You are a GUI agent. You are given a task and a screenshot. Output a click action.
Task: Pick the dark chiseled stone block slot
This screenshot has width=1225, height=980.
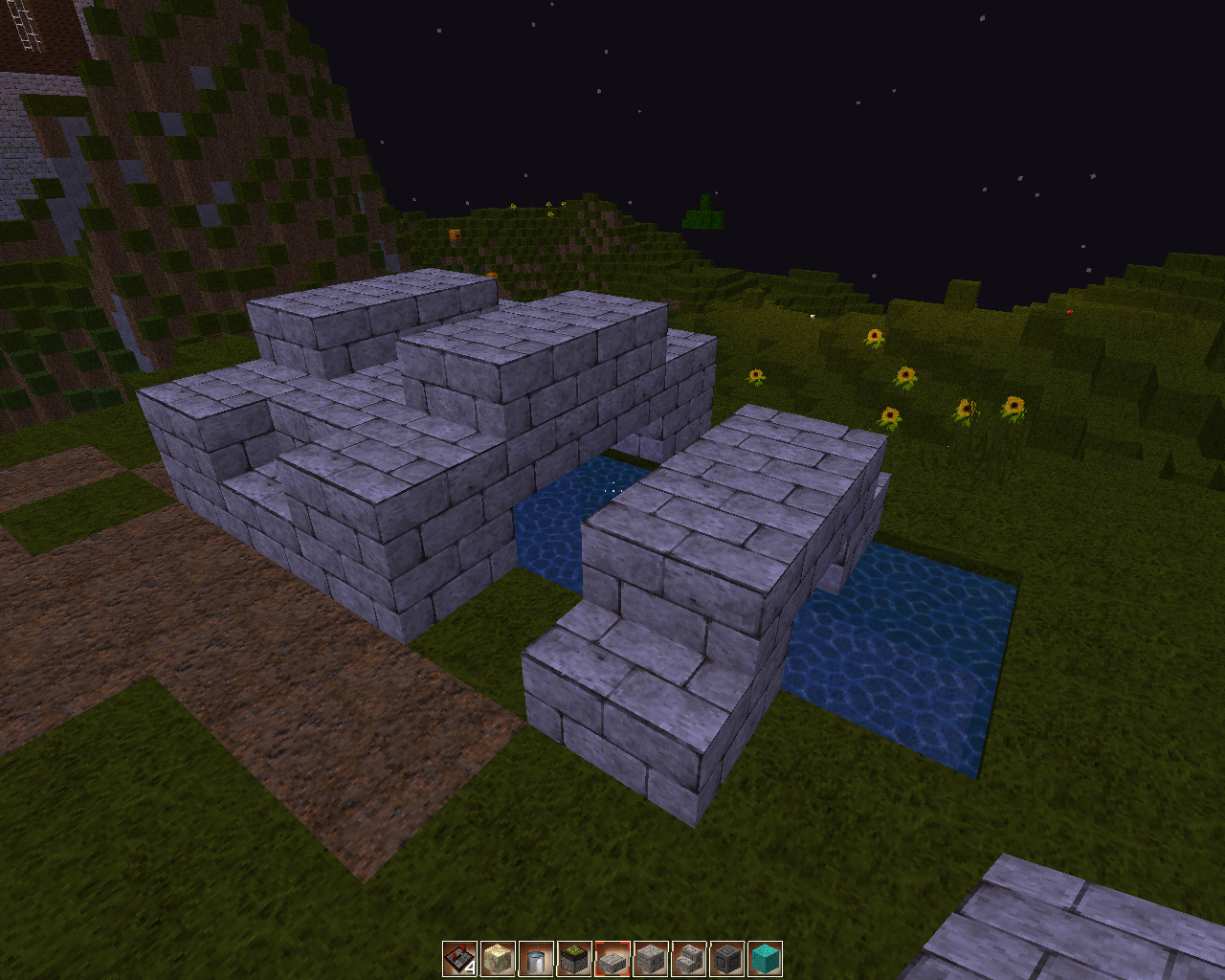tap(727, 958)
